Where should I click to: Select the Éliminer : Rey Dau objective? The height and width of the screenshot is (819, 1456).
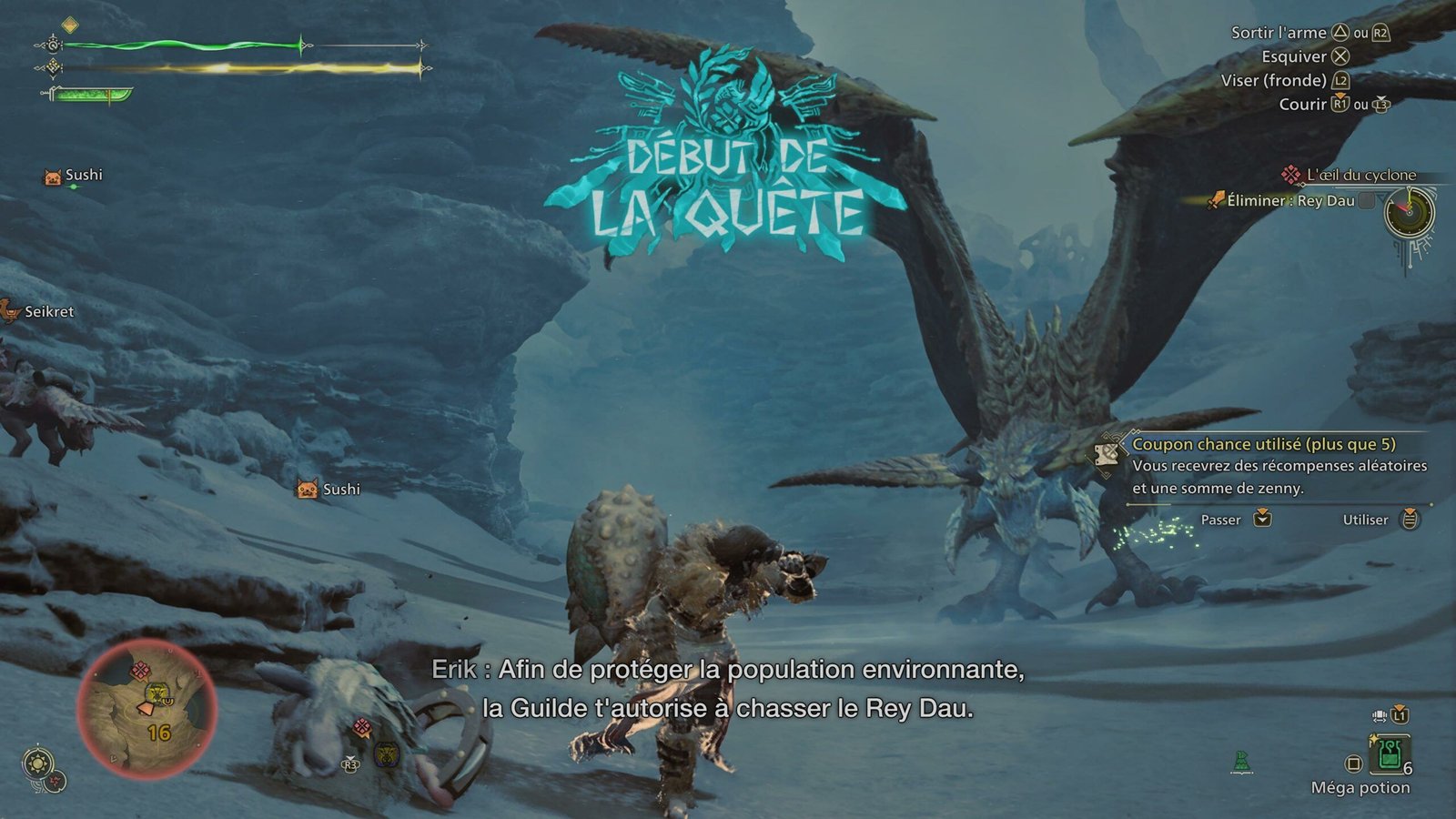point(1289,200)
